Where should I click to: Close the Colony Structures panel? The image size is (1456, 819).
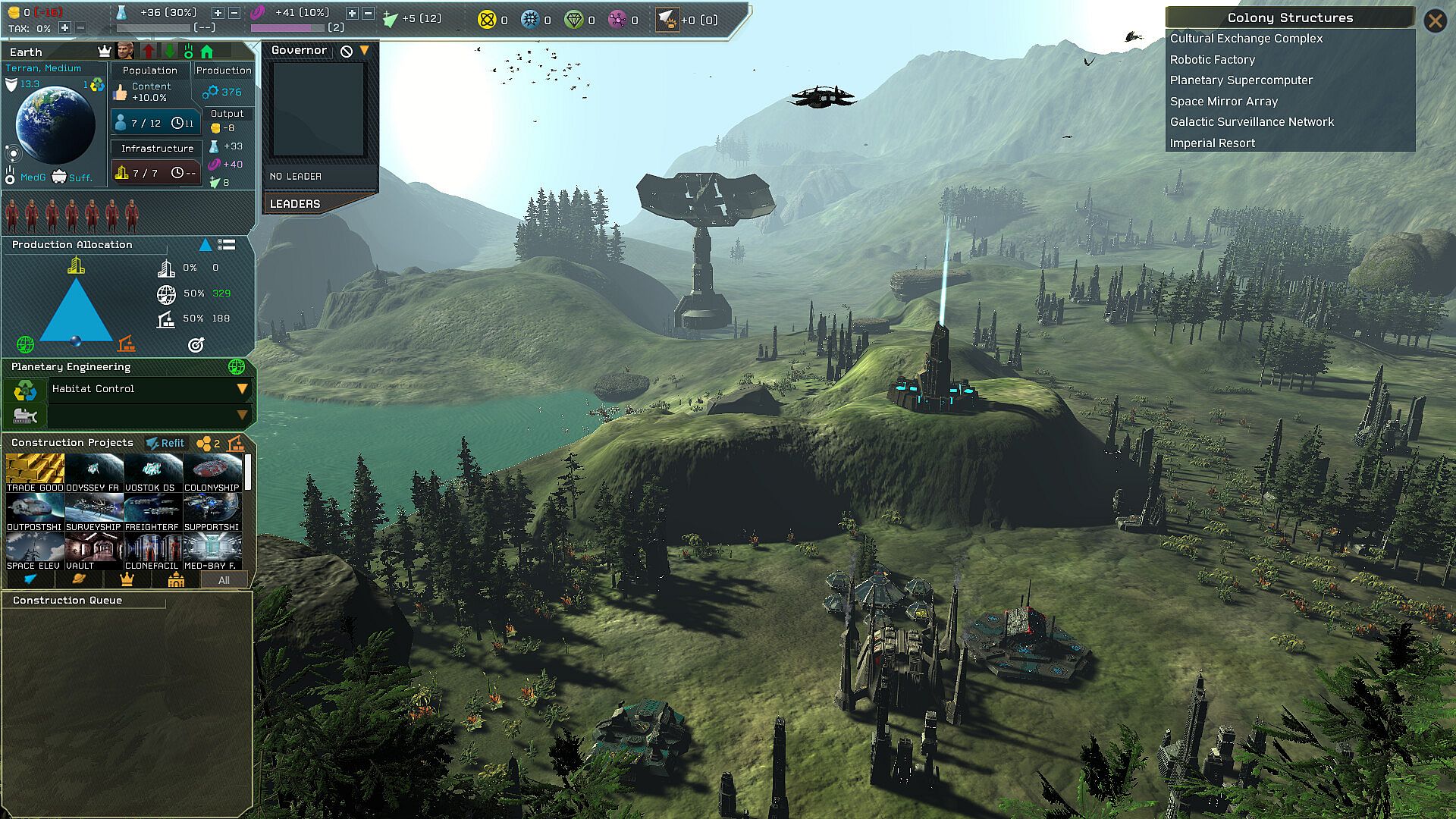point(1435,20)
